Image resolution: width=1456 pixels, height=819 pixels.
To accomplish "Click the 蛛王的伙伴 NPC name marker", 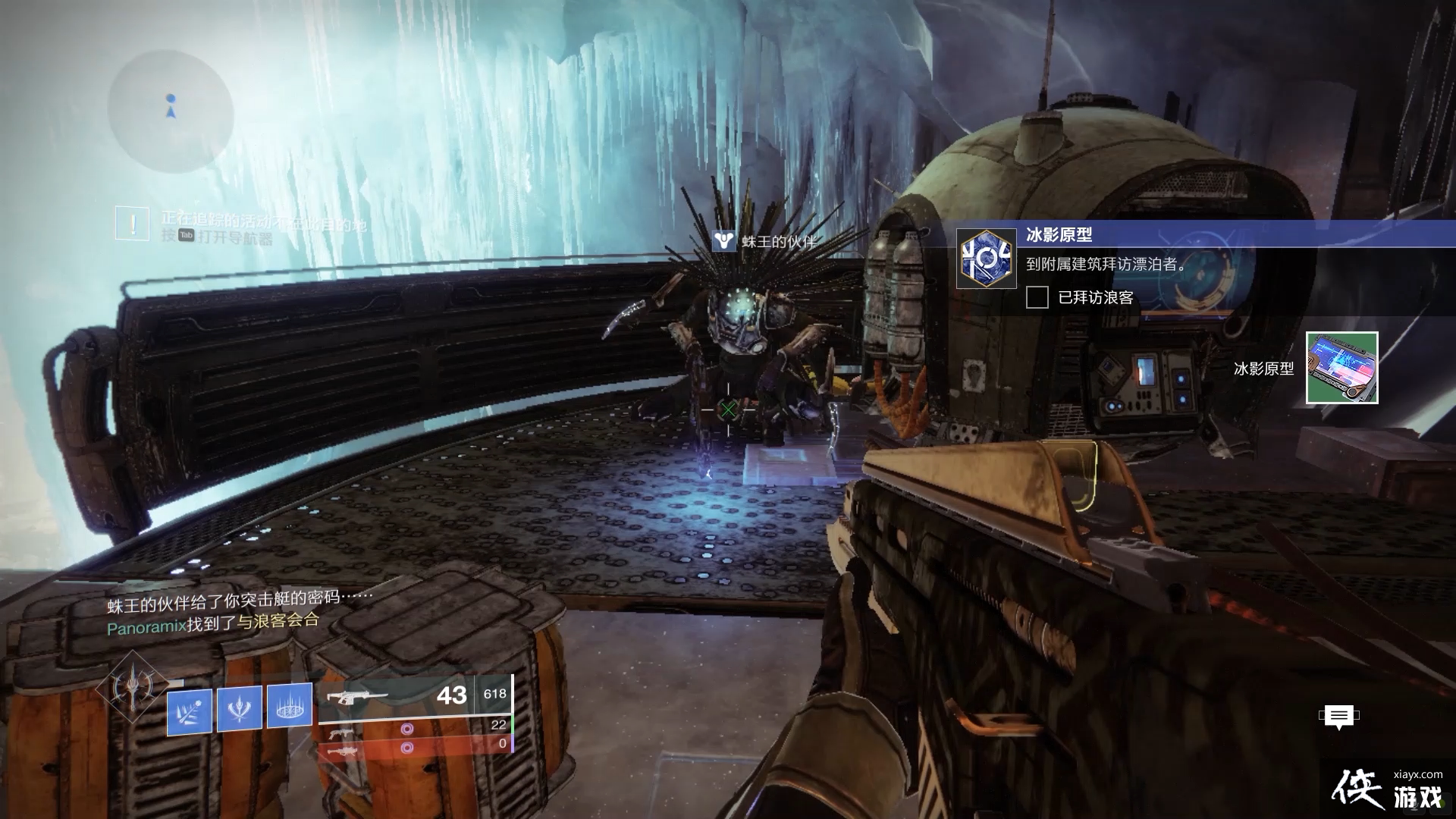I will tap(767, 242).
